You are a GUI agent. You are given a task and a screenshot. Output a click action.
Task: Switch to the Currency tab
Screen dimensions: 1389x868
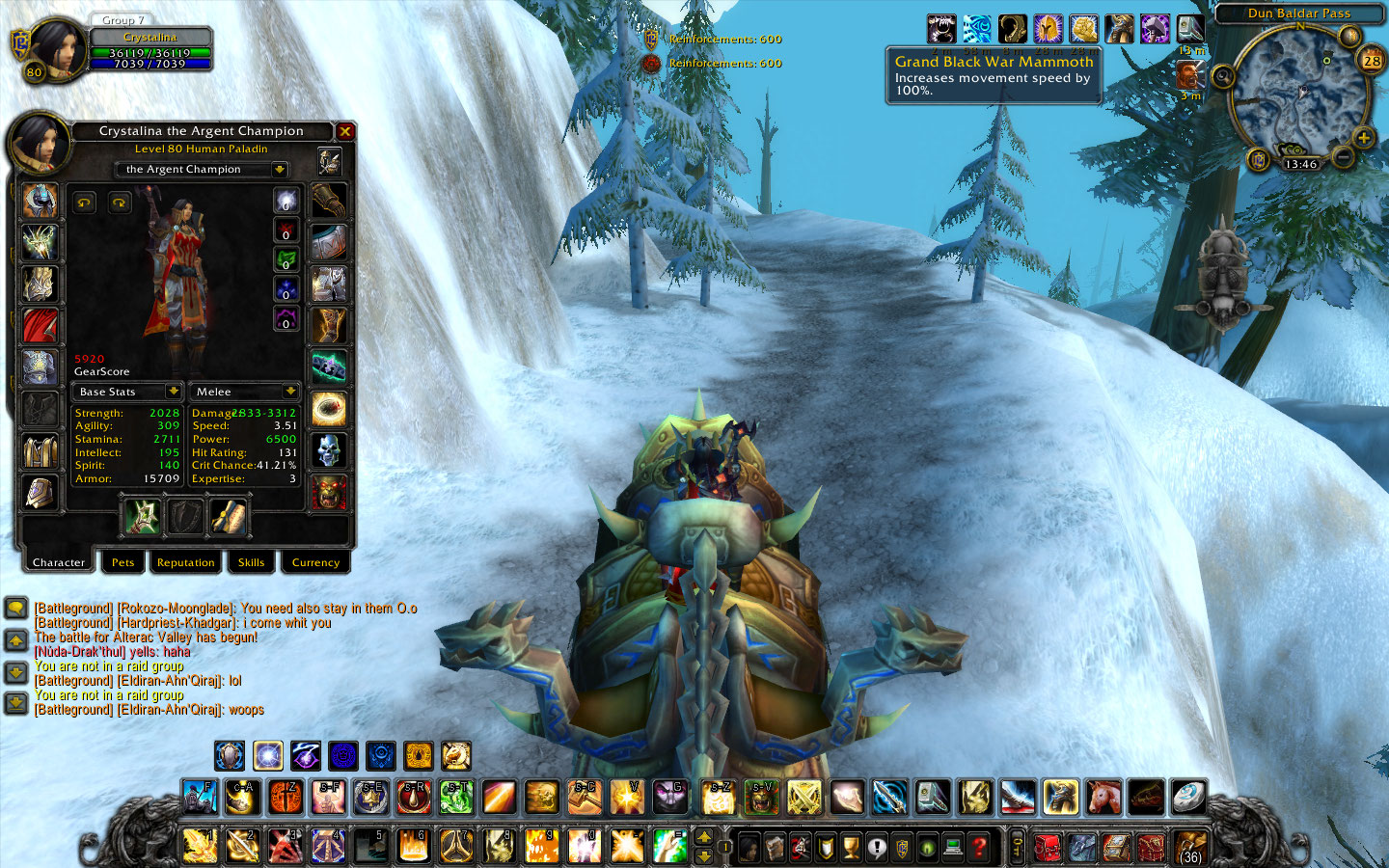pos(315,562)
